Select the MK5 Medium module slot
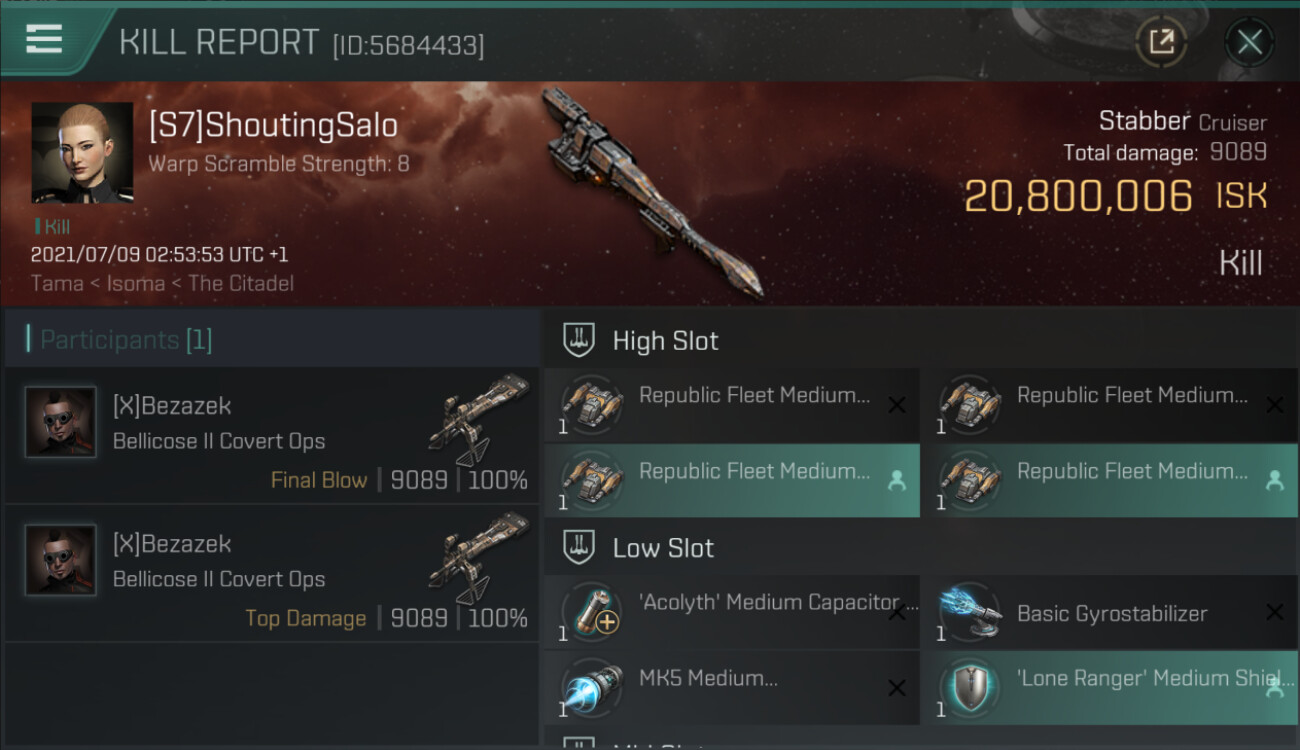 click(731, 688)
